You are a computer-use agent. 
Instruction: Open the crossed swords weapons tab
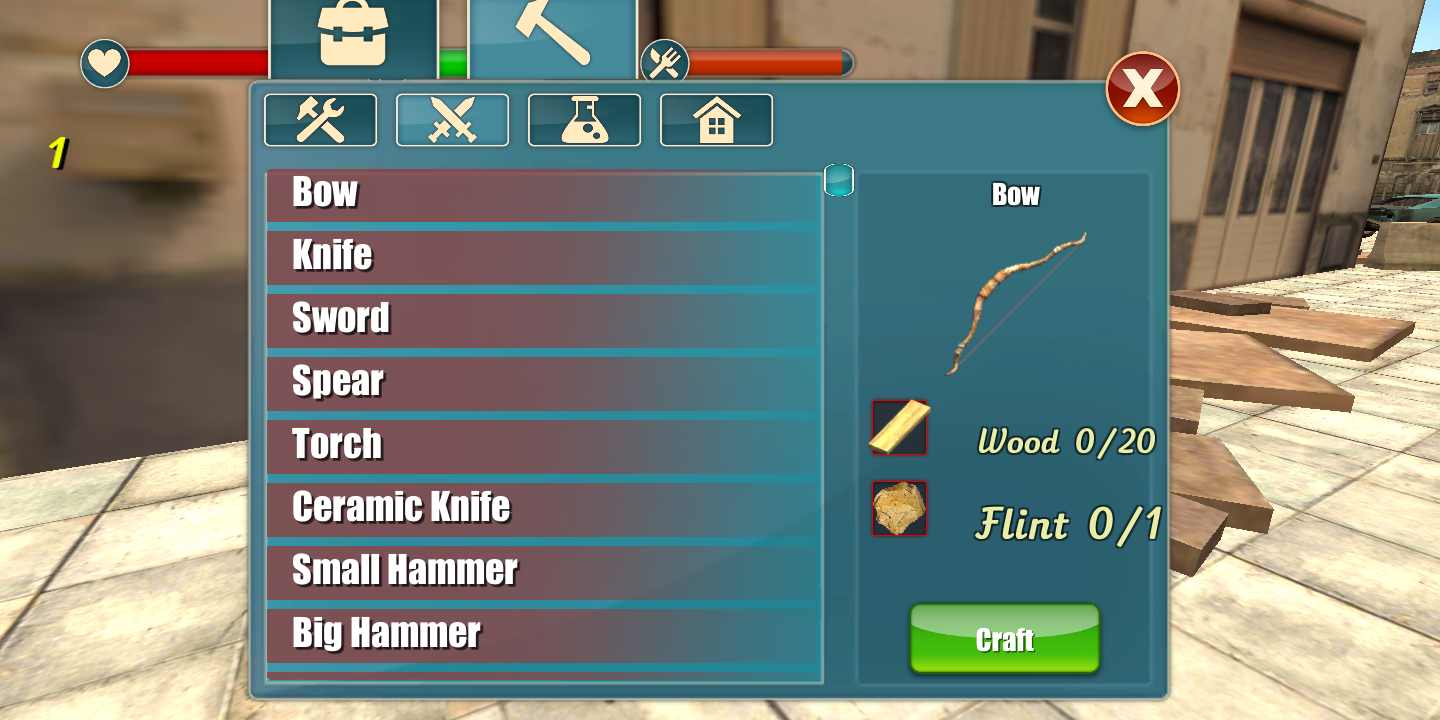(453, 120)
